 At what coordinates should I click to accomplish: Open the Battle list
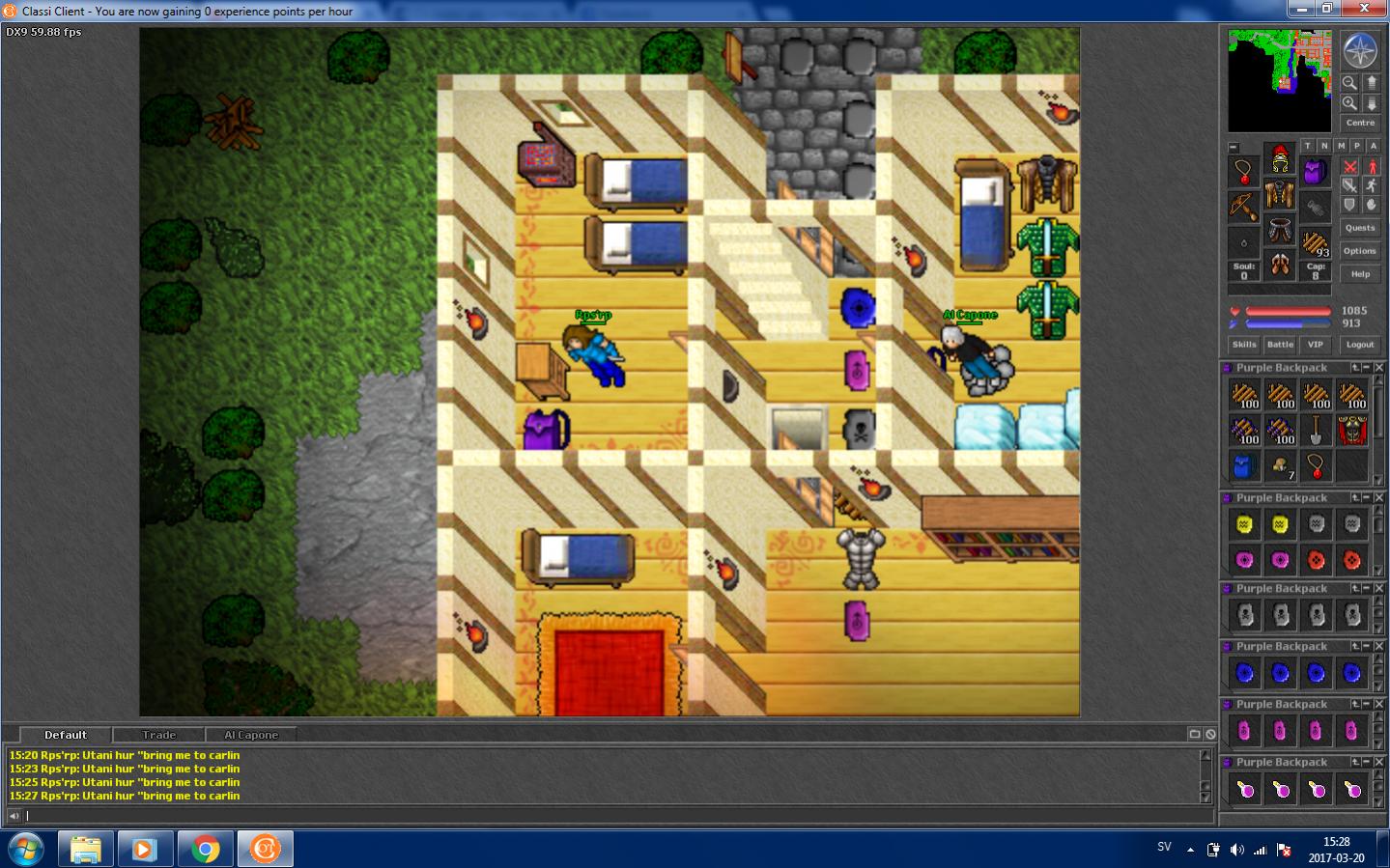pos(1280,345)
